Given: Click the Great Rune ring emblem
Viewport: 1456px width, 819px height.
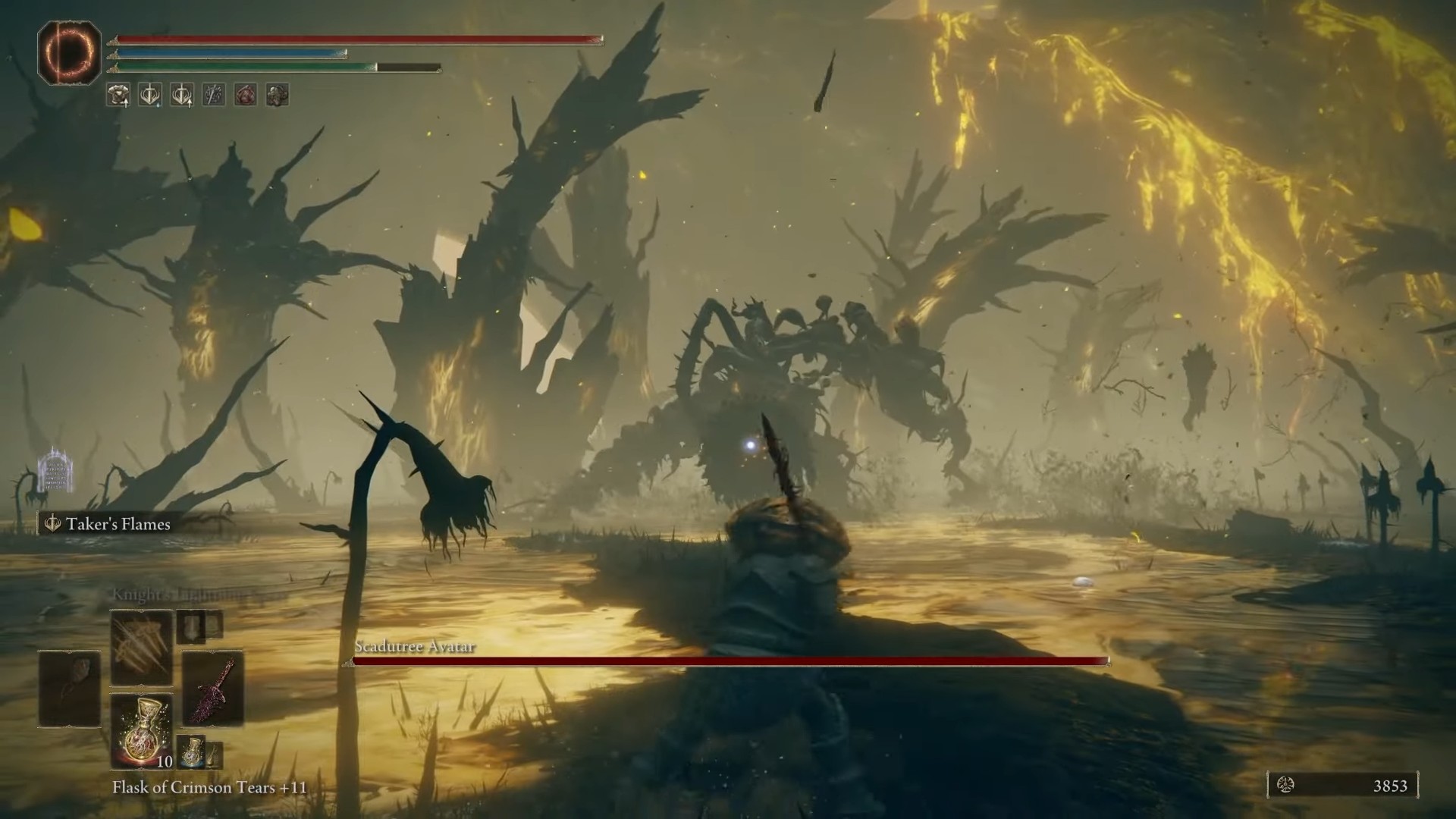Looking at the screenshot, I should pos(69,53).
